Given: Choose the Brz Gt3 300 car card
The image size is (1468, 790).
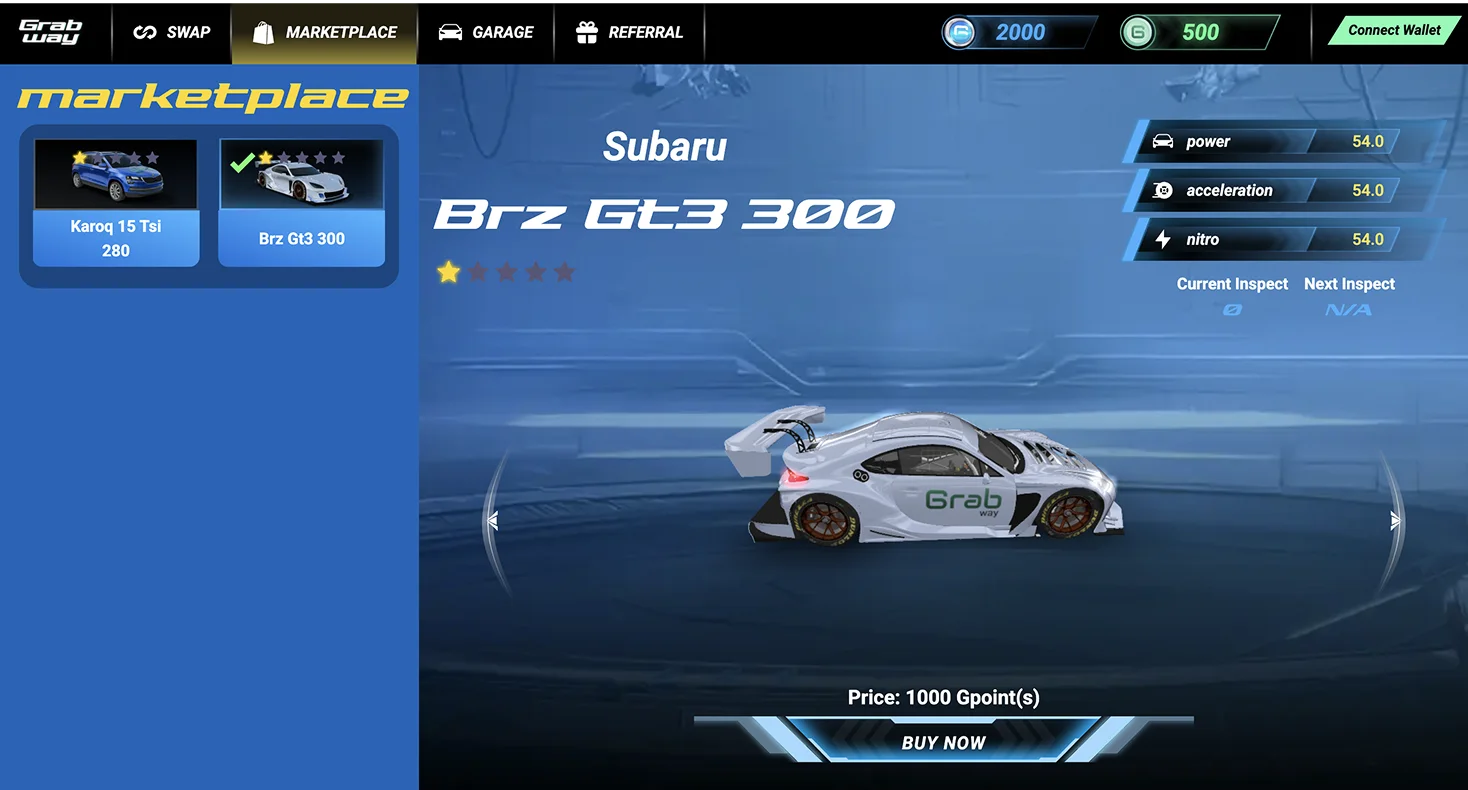Looking at the screenshot, I should click(x=301, y=203).
